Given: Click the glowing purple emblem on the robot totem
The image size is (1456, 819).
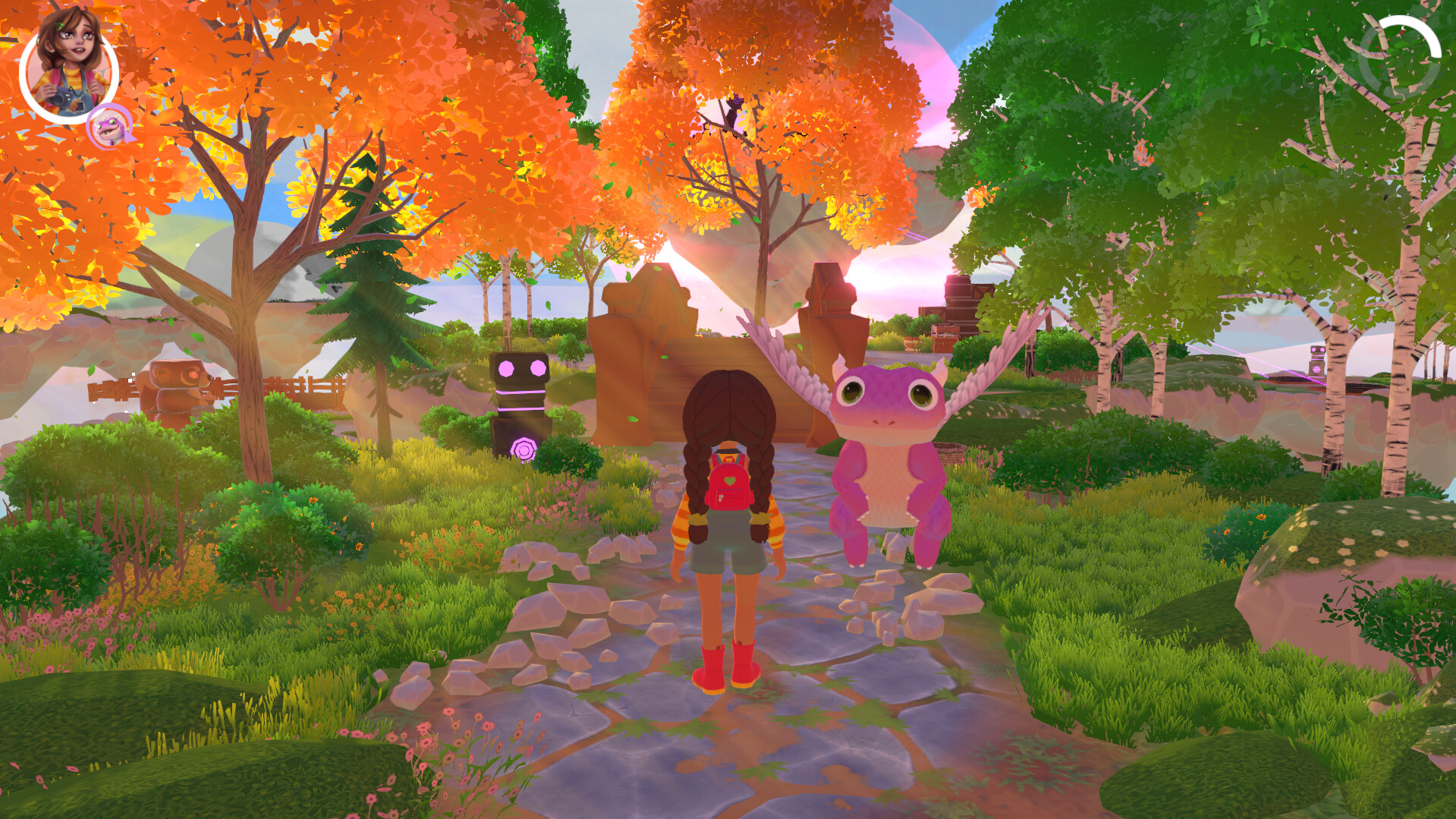Looking at the screenshot, I should coord(524,447).
